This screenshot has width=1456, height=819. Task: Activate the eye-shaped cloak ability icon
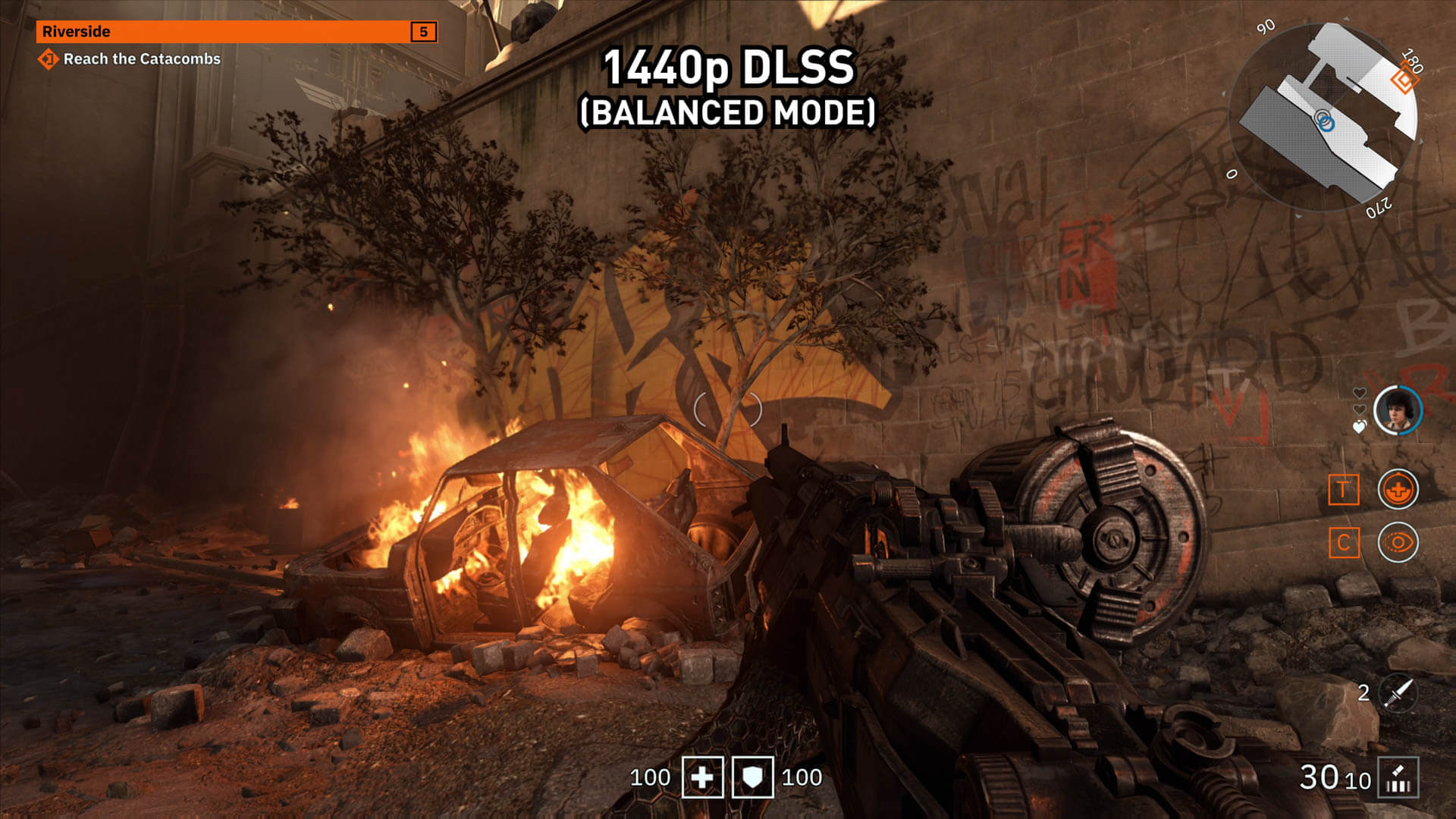pyautogui.click(x=1398, y=543)
